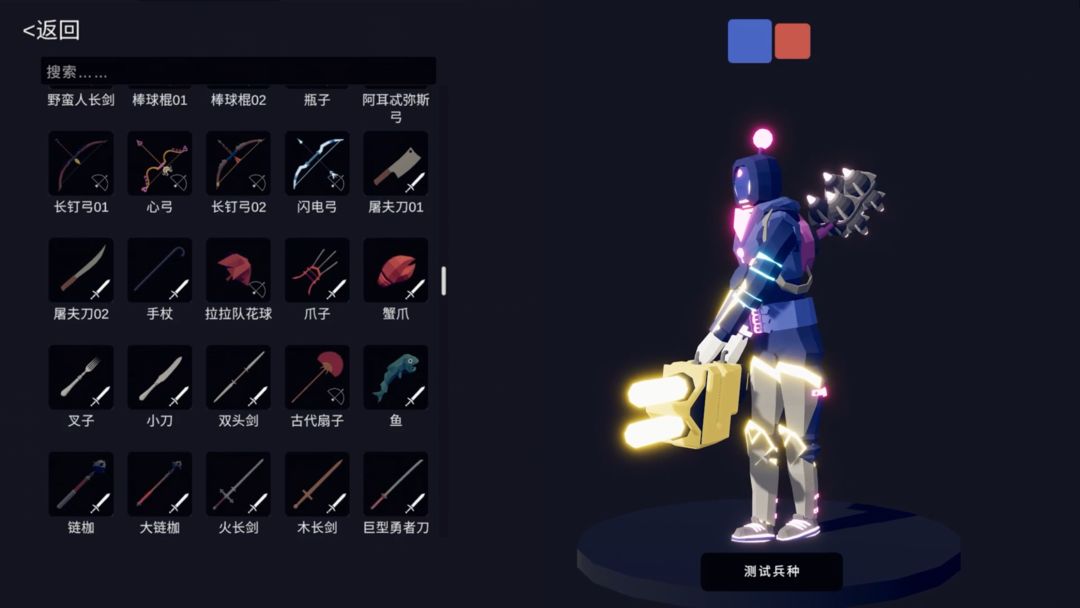This screenshot has height=608, width=1080.
Task: Pick the 爪子 claw weapon
Action: (317, 270)
